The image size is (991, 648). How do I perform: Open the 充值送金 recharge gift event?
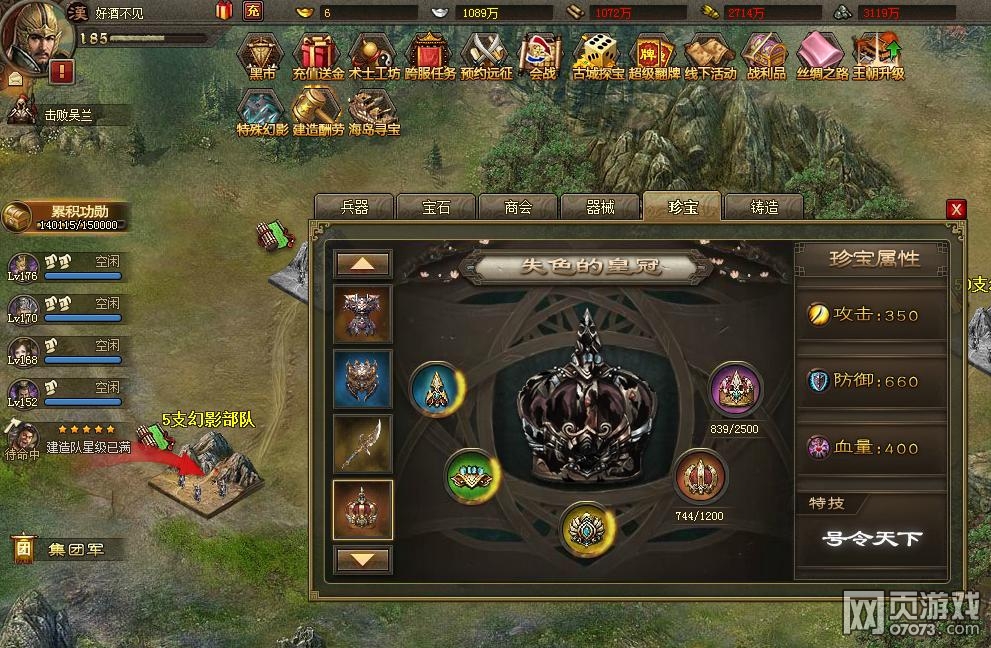318,55
